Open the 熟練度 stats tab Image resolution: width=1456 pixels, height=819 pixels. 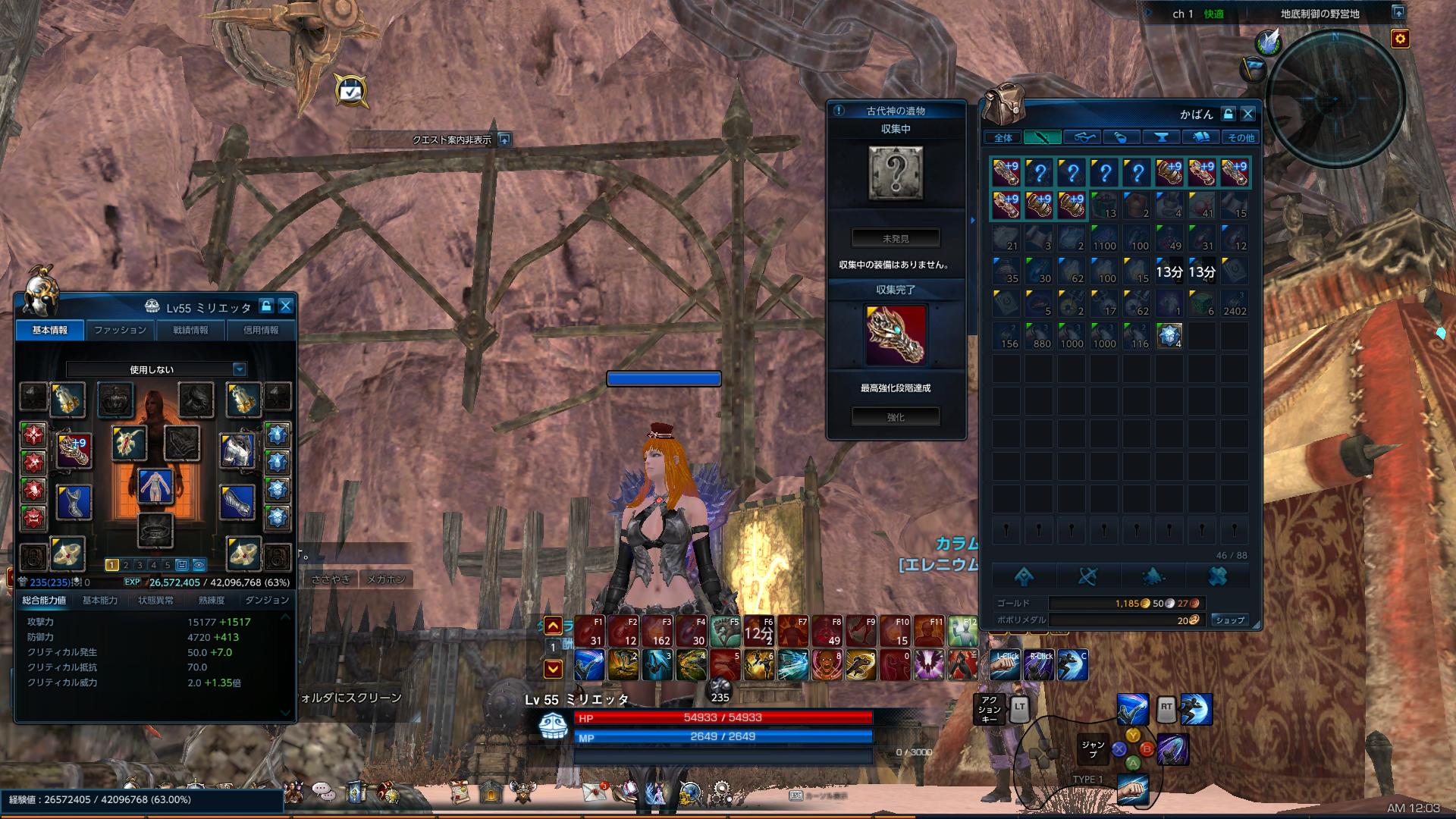(x=212, y=599)
